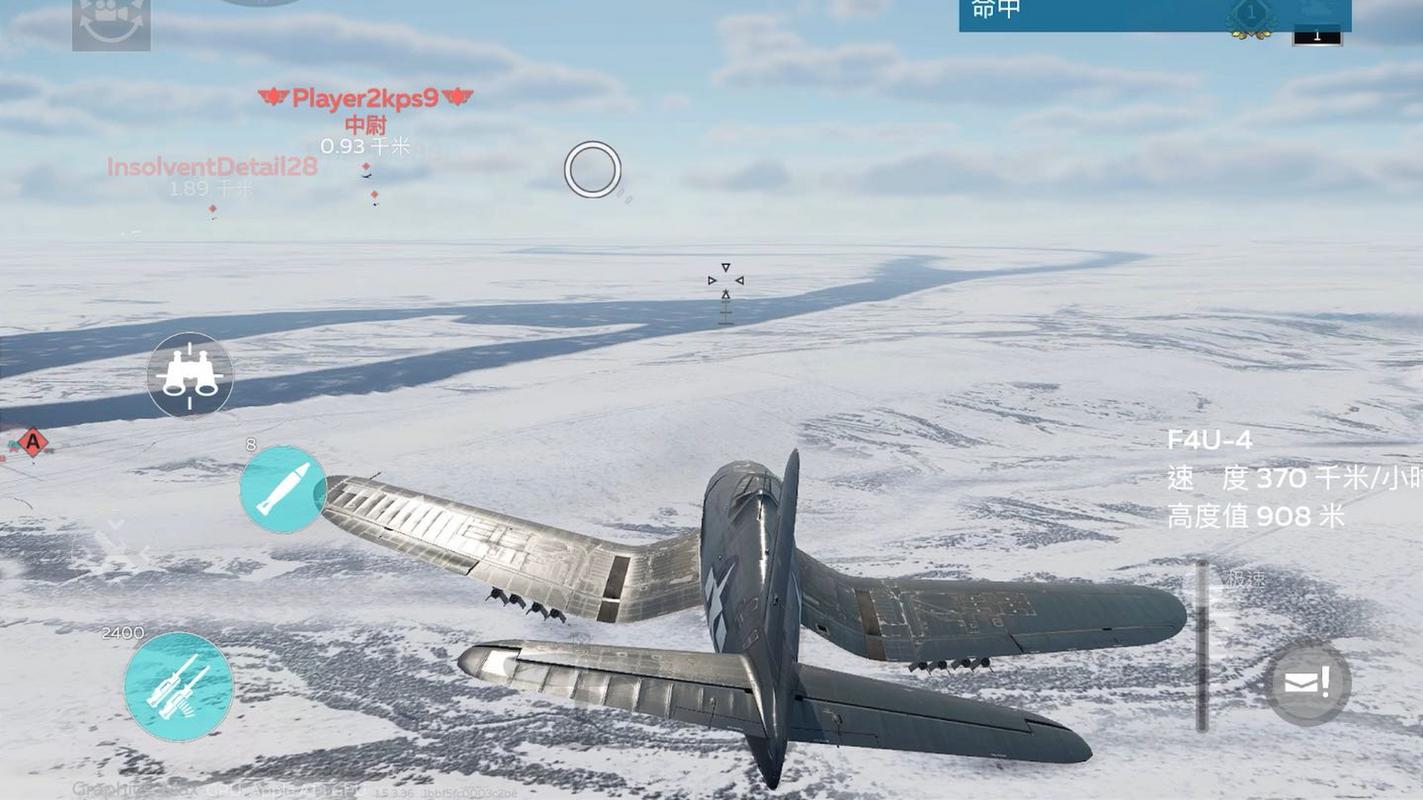
Task: Fire the machine guns button
Action: 179,686
